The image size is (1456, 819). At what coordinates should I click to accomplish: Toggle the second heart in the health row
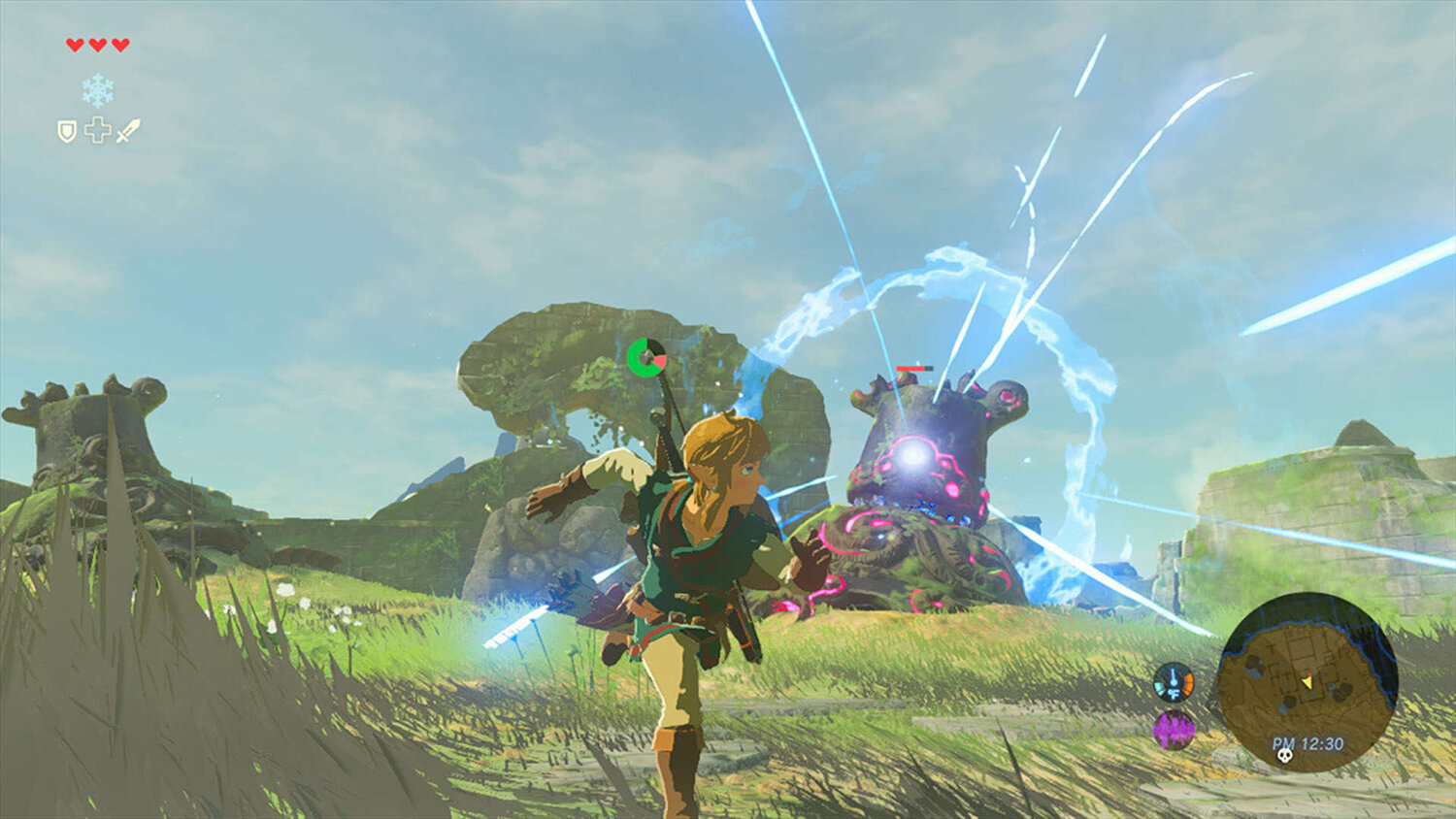click(x=97, y=45)
